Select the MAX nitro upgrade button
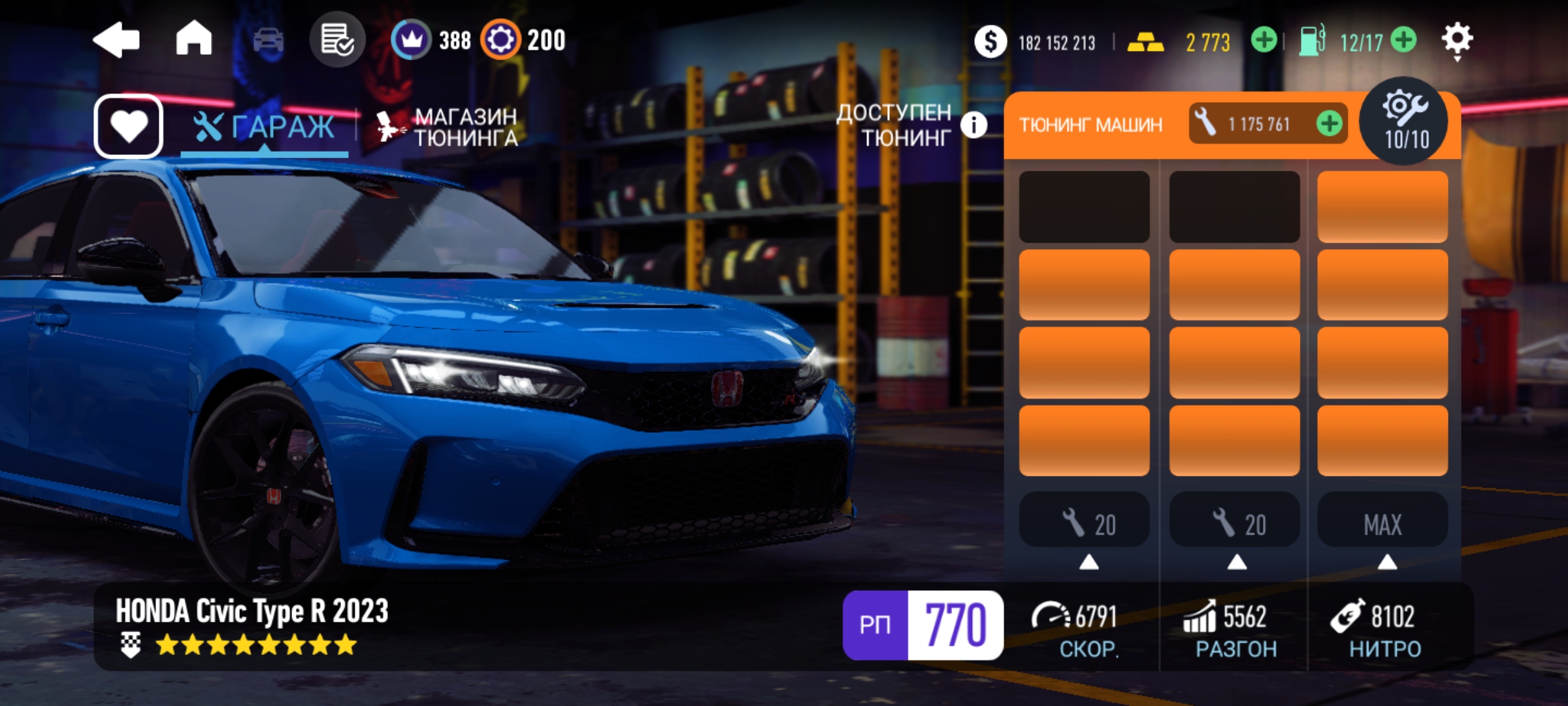 (1382, 523)
